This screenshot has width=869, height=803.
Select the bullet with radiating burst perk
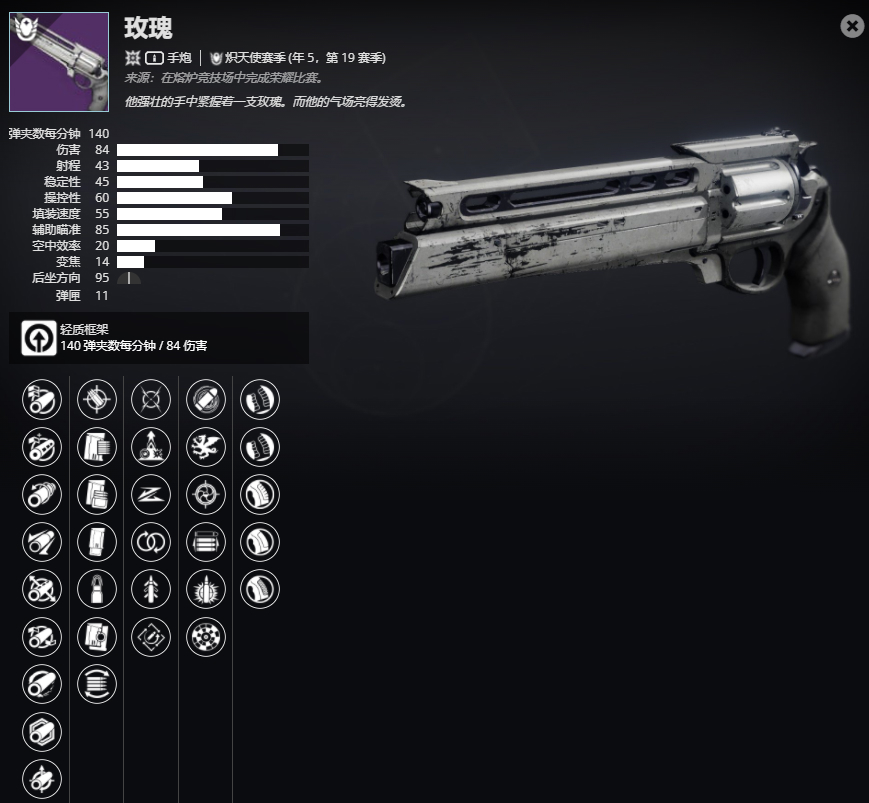(206, 590)
